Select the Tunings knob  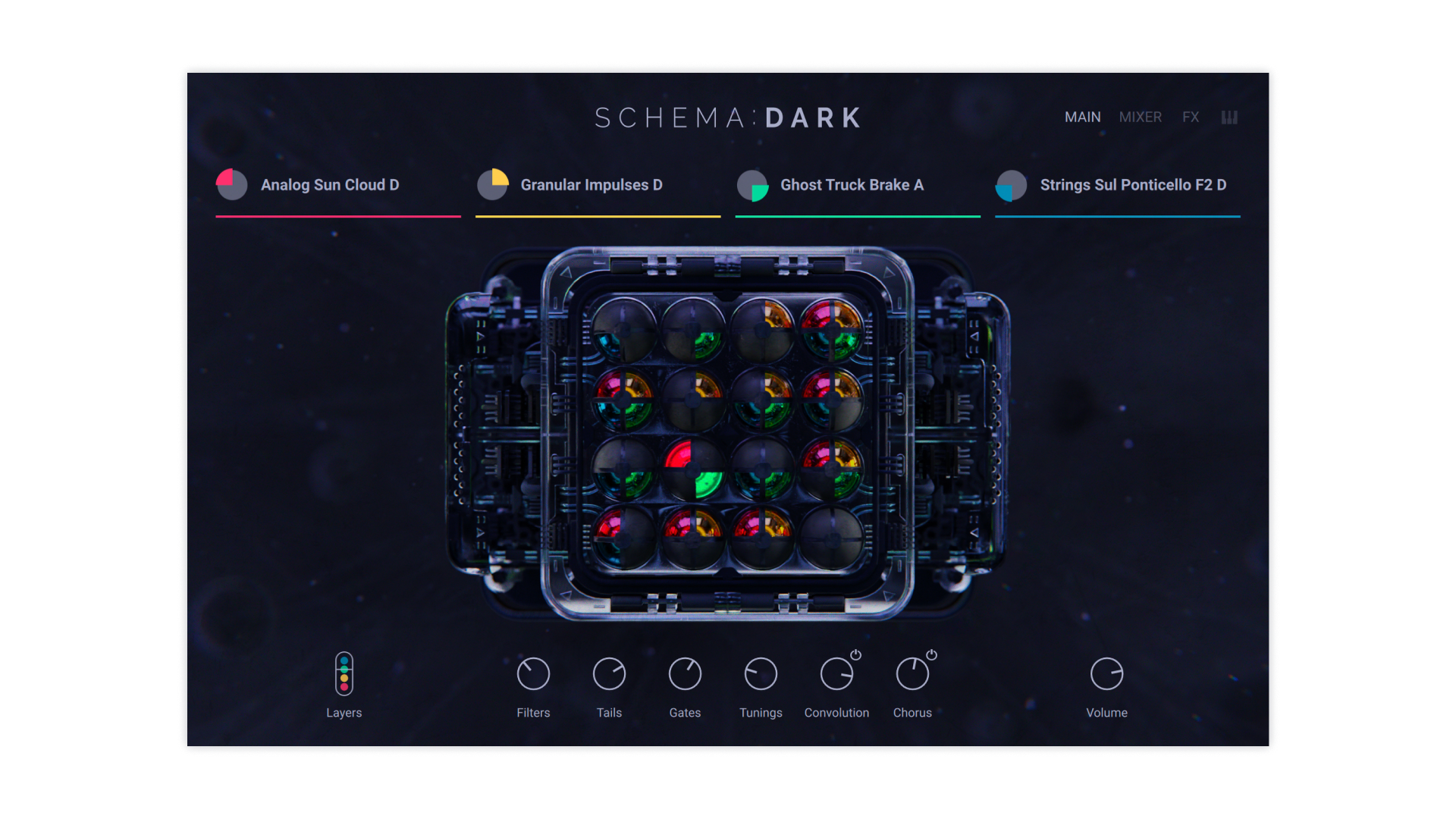(761, 673)
